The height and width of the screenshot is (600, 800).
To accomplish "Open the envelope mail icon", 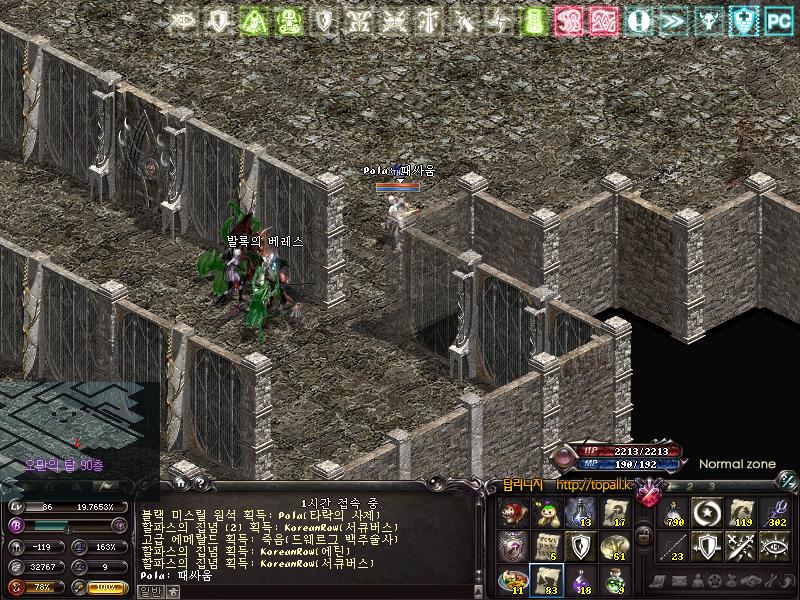I will (x=679, y=581).
